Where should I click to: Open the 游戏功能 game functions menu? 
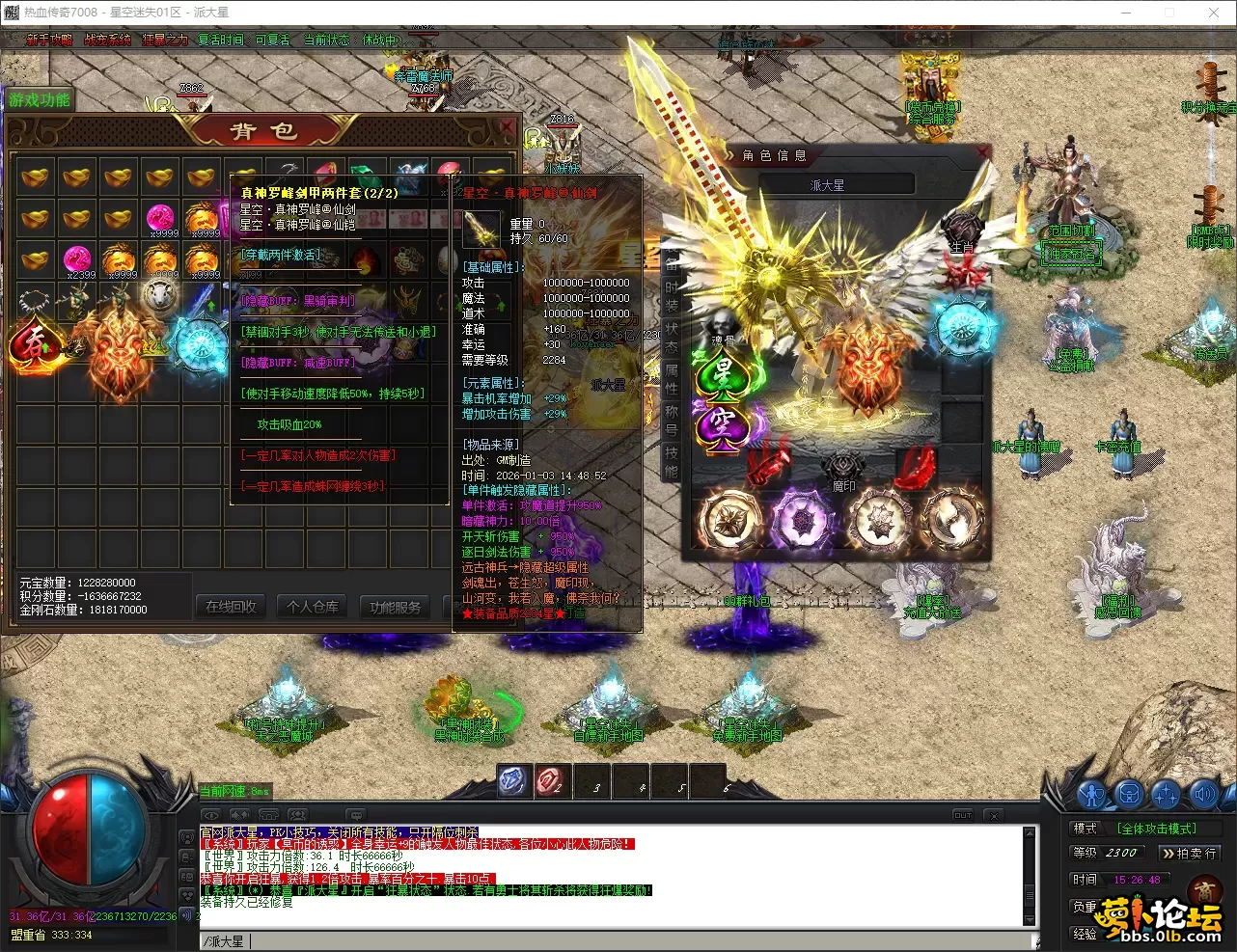point(40,99)
